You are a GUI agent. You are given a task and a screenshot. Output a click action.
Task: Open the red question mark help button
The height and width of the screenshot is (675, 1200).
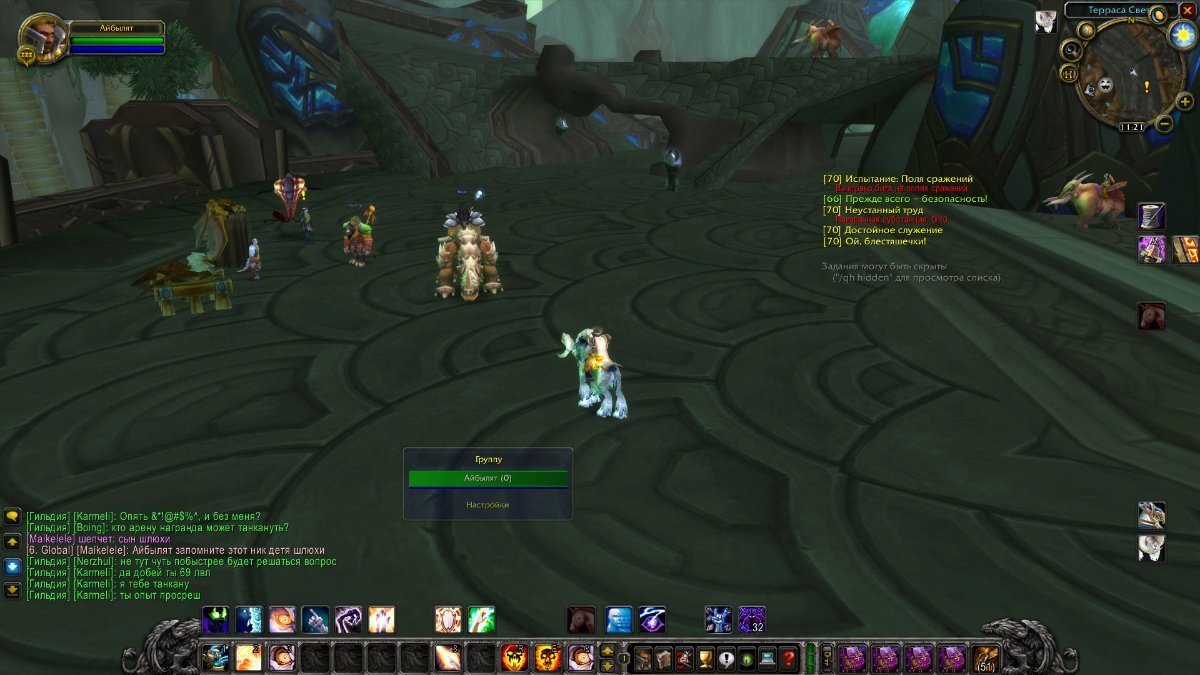point(790,658)
